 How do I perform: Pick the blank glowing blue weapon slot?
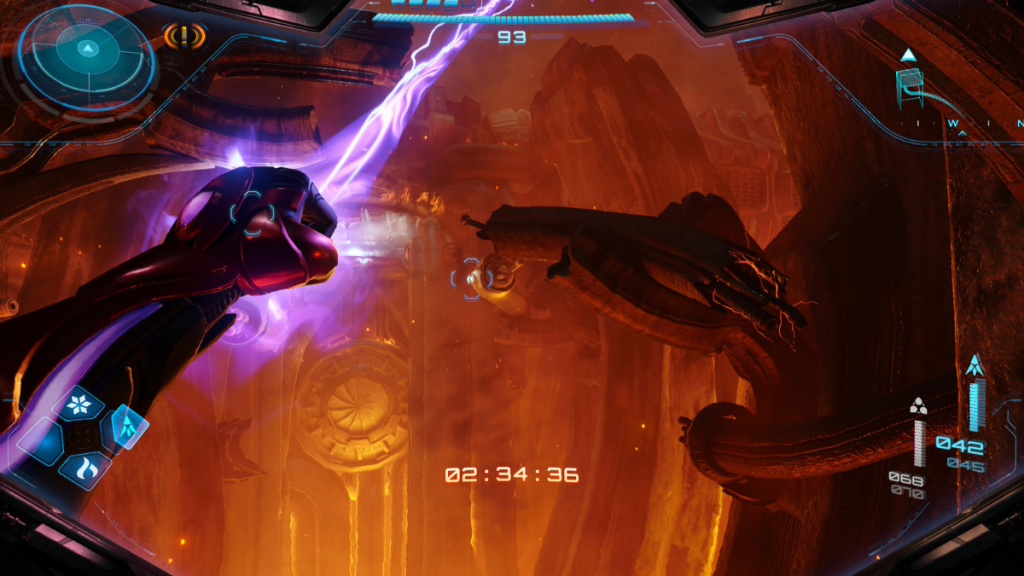point(40,441)
